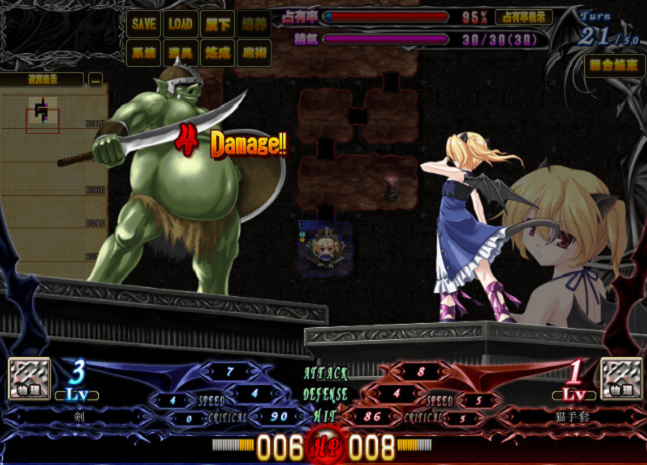Click the minimap display mode label
Screen dimensions: 647x465
[42, 78]
